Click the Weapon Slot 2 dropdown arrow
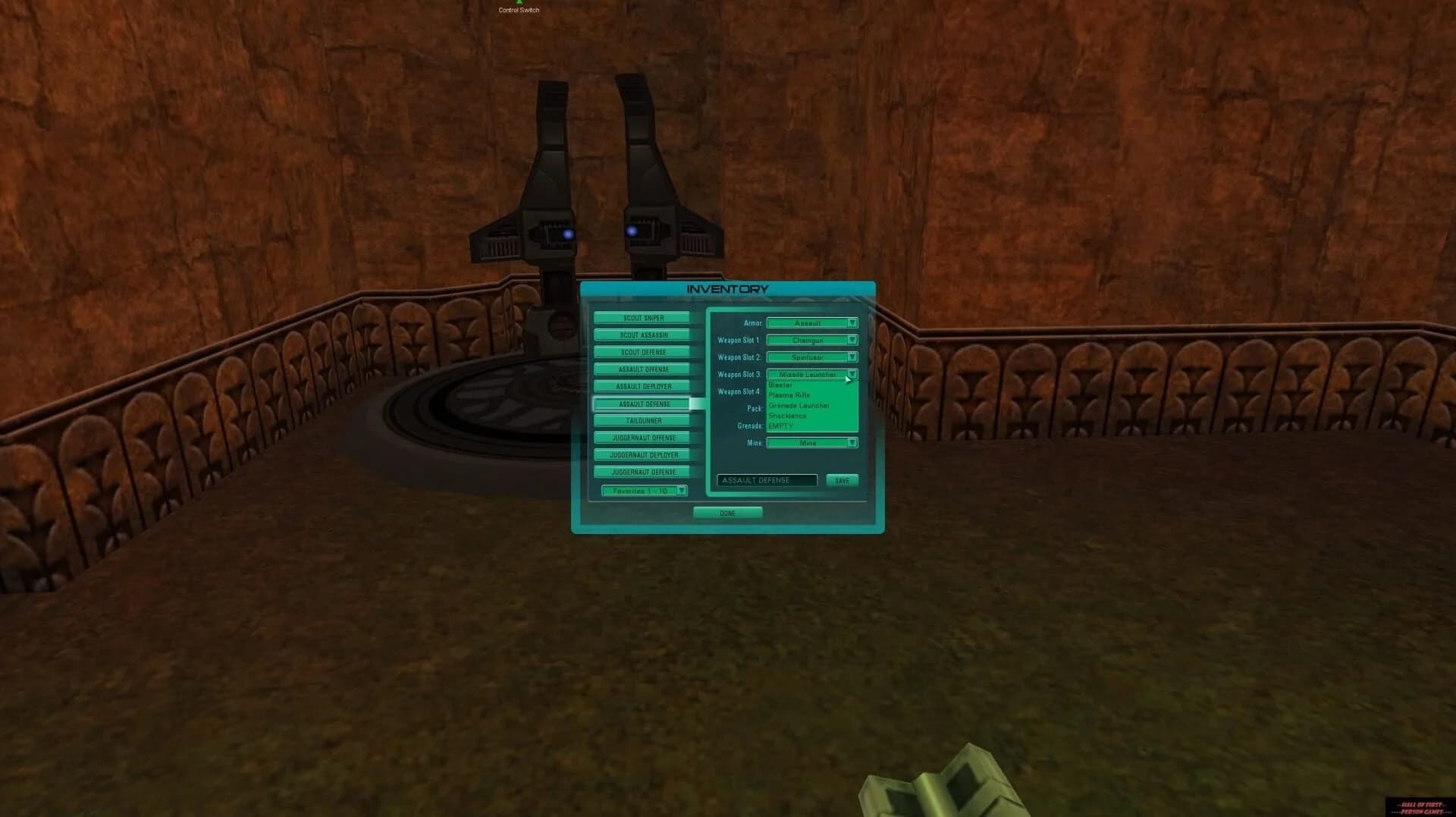Viewport: 1456px width, 817px height. click(x=852, y=357)
